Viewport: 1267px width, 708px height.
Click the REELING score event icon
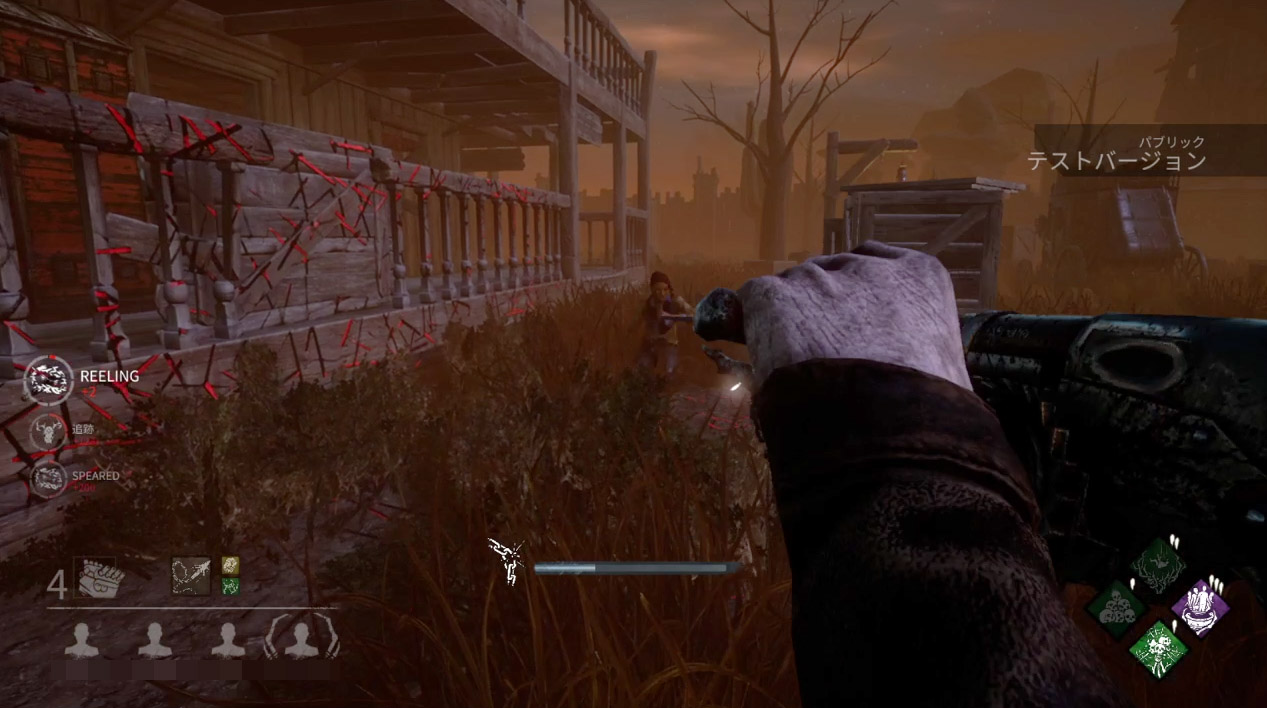pos(47,380)
